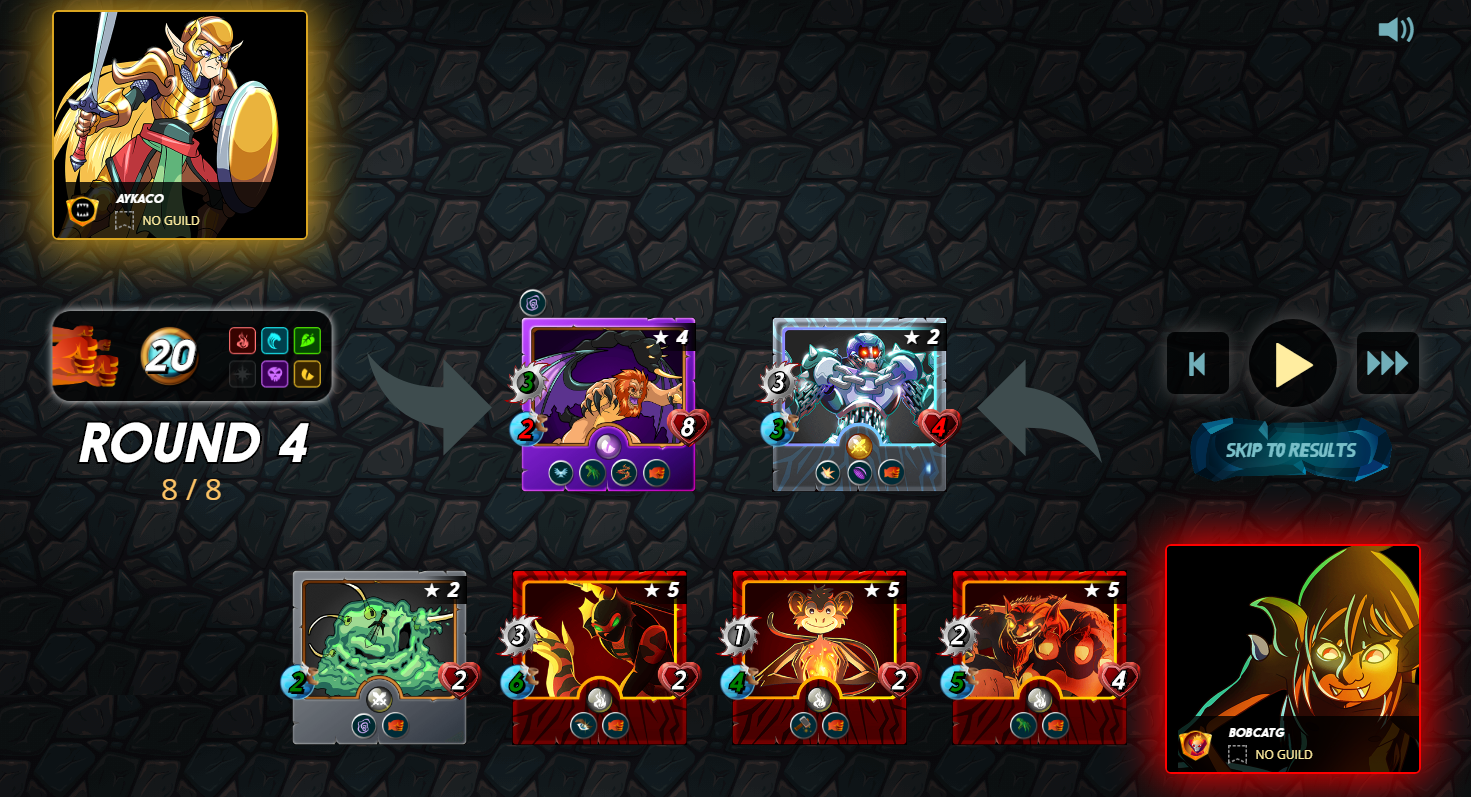Screen dimensions: 1471x797
Task: Select the Dragon splinter icon
Action: [306, 373]
